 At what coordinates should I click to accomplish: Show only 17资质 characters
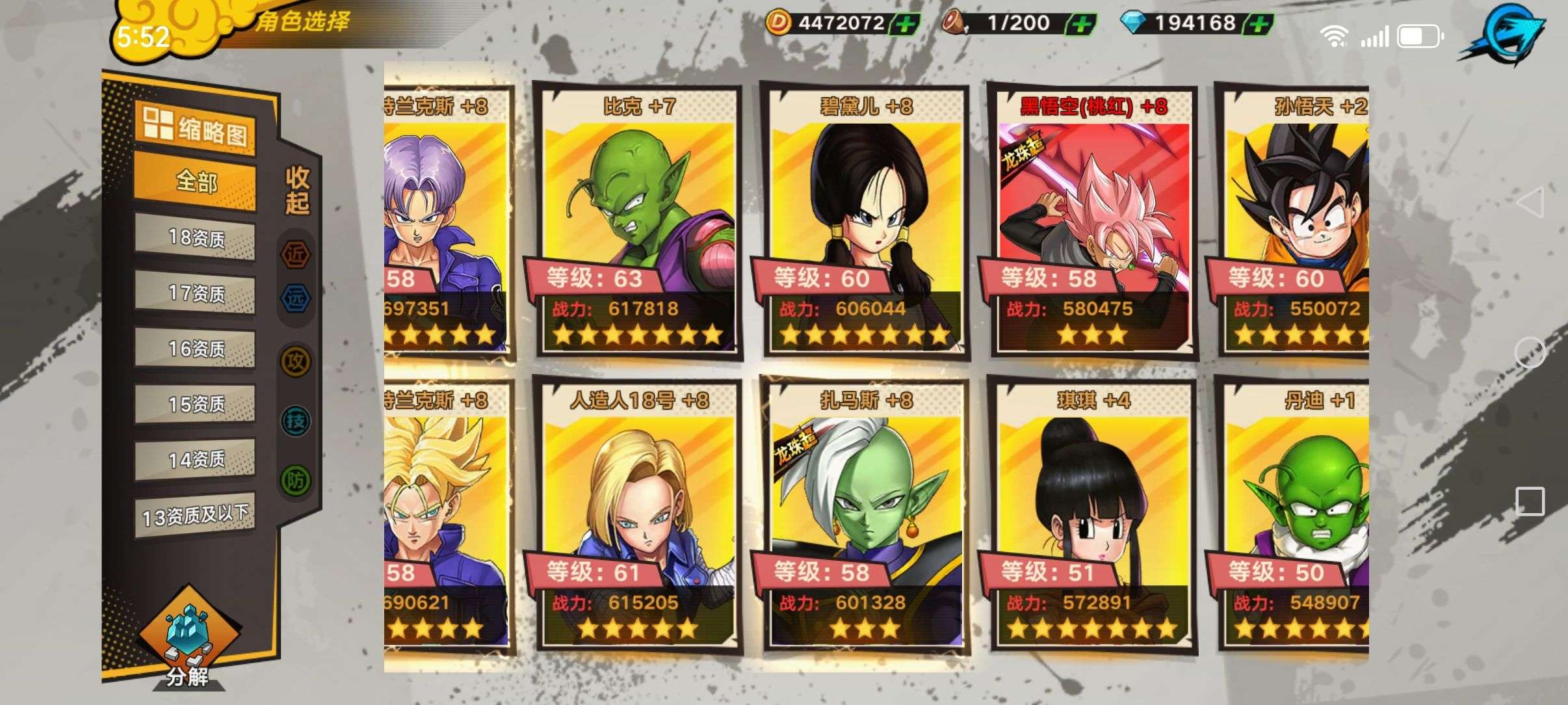195,294
